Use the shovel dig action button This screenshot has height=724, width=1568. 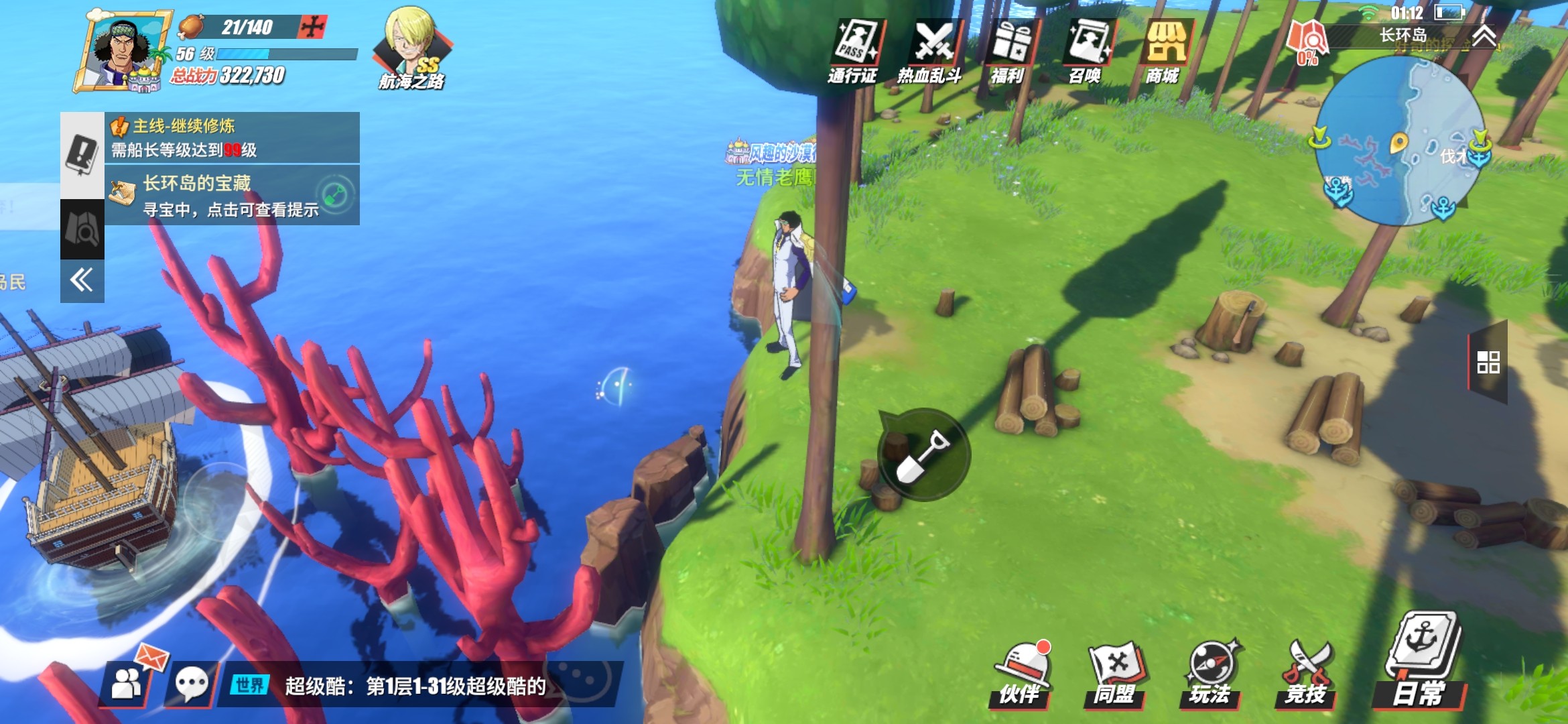[x=924, y=454]
